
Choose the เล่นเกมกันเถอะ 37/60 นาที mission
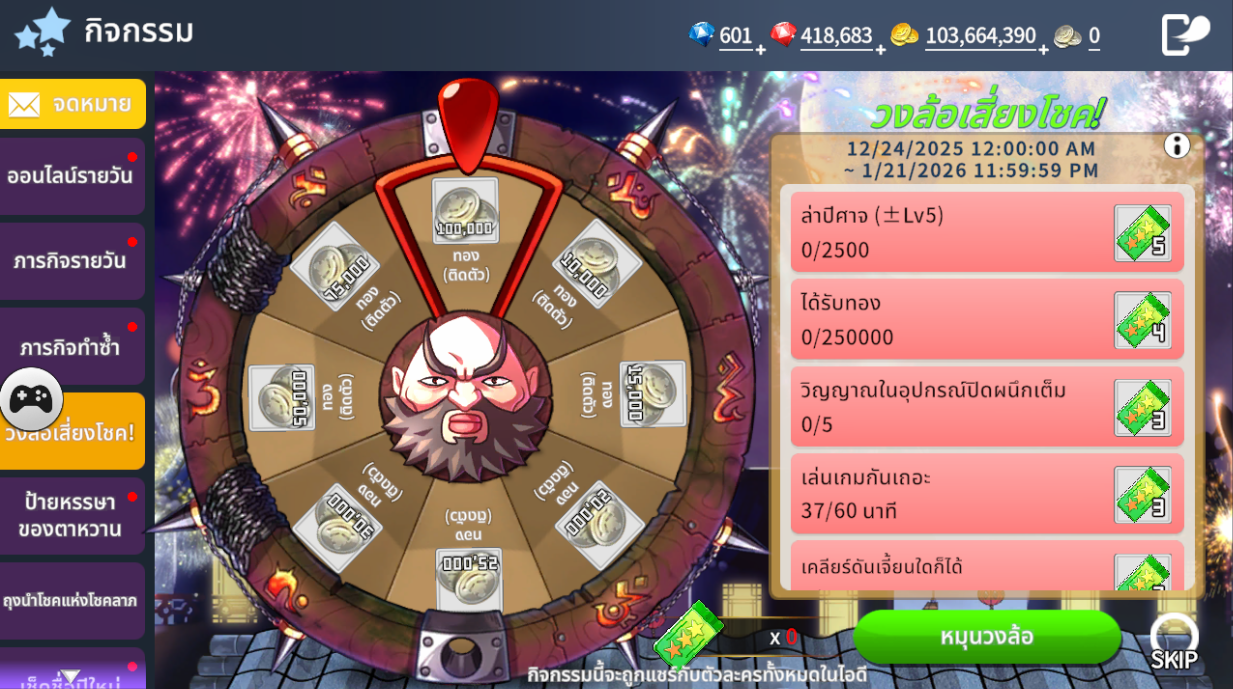tap(986, 494)
